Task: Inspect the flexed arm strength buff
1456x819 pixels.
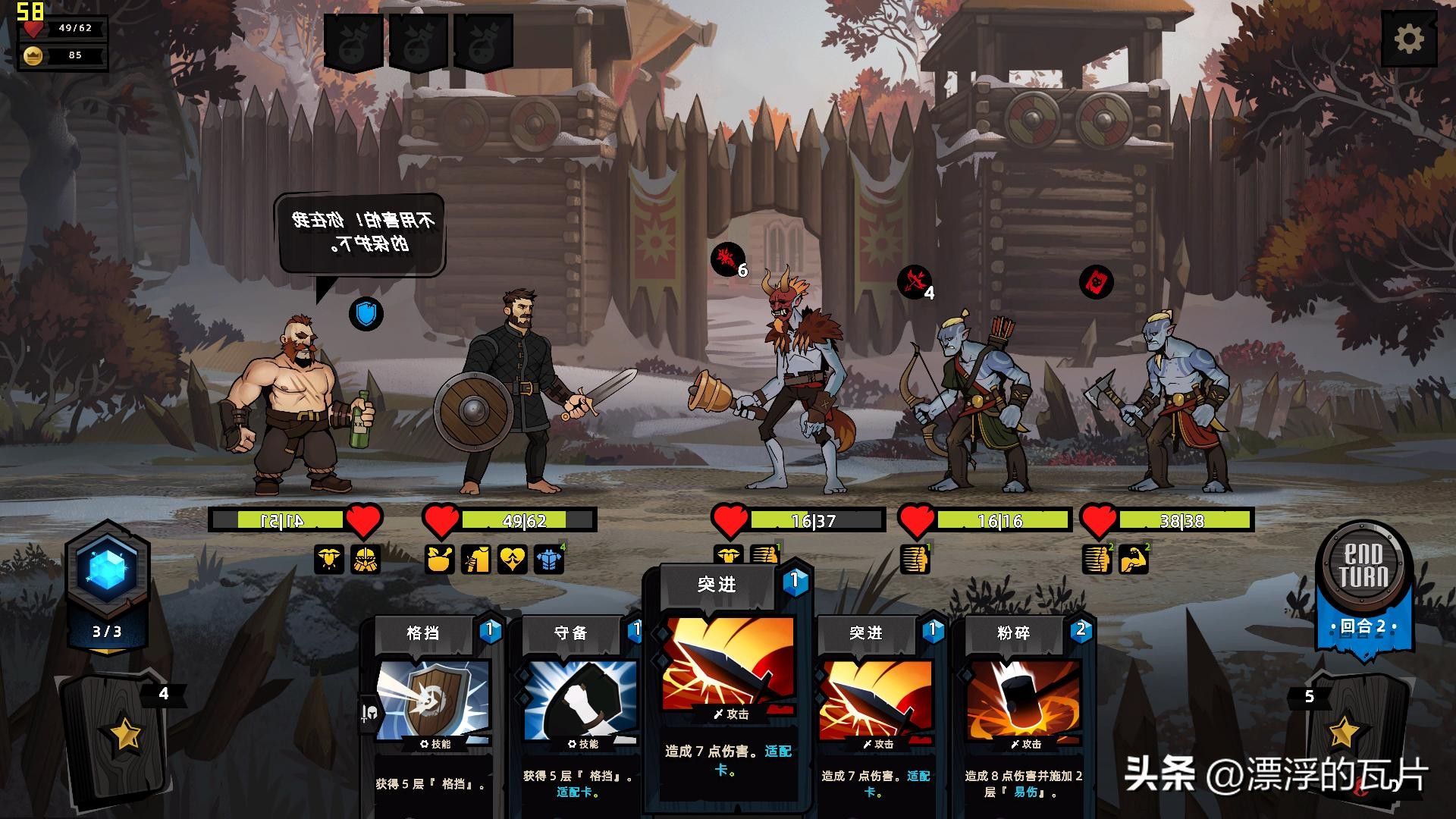Action: coord(1134,560)
